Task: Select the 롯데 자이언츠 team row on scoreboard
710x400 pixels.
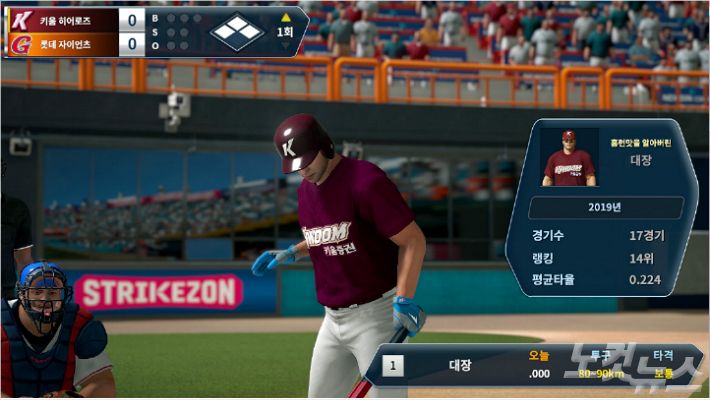Action: pyautogui.click(x=75, y=44)
